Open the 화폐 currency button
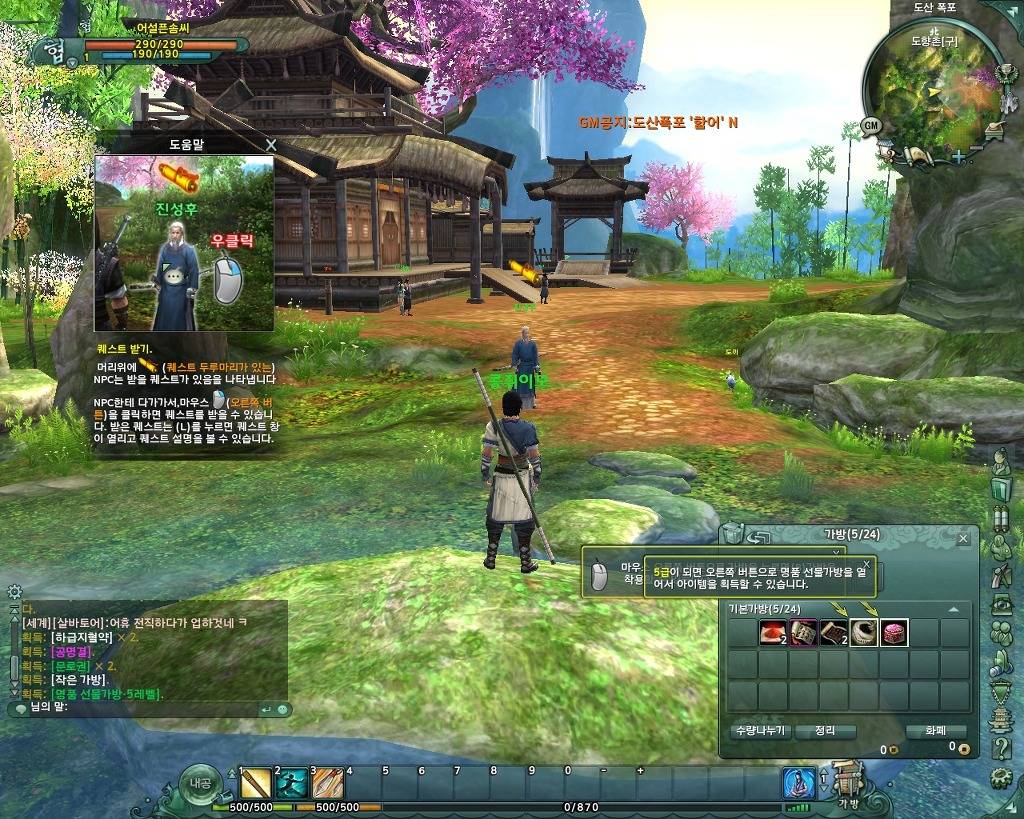The height and width of the screenshot is (819, 1024). (x=937, y=731)
